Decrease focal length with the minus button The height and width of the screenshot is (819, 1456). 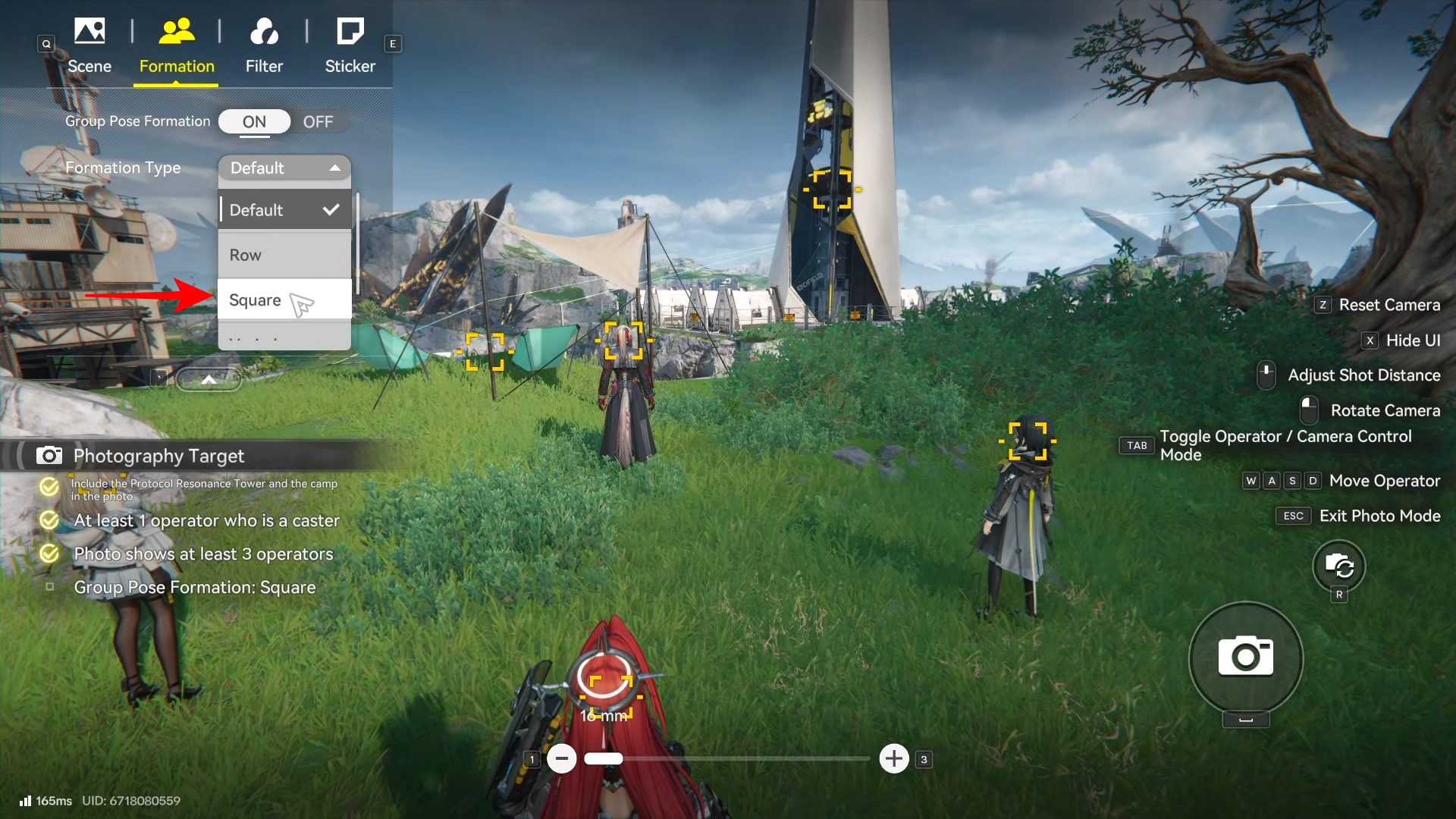(562, 758)
